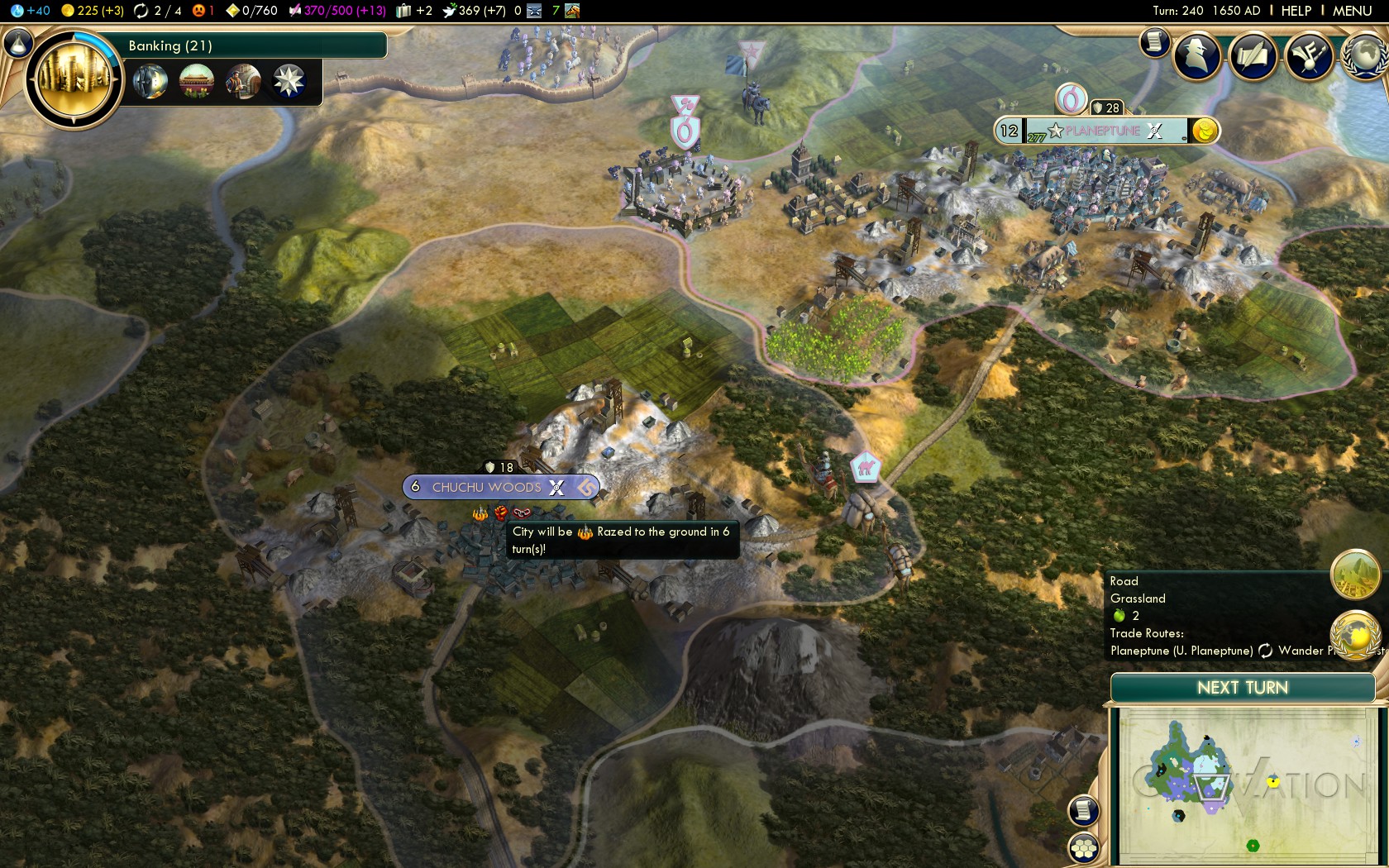The width and height of the screenshot is (1389, 868).
Task: Toggle the science flask panel button
Action: pyautogui.click(x=17, y=43)
